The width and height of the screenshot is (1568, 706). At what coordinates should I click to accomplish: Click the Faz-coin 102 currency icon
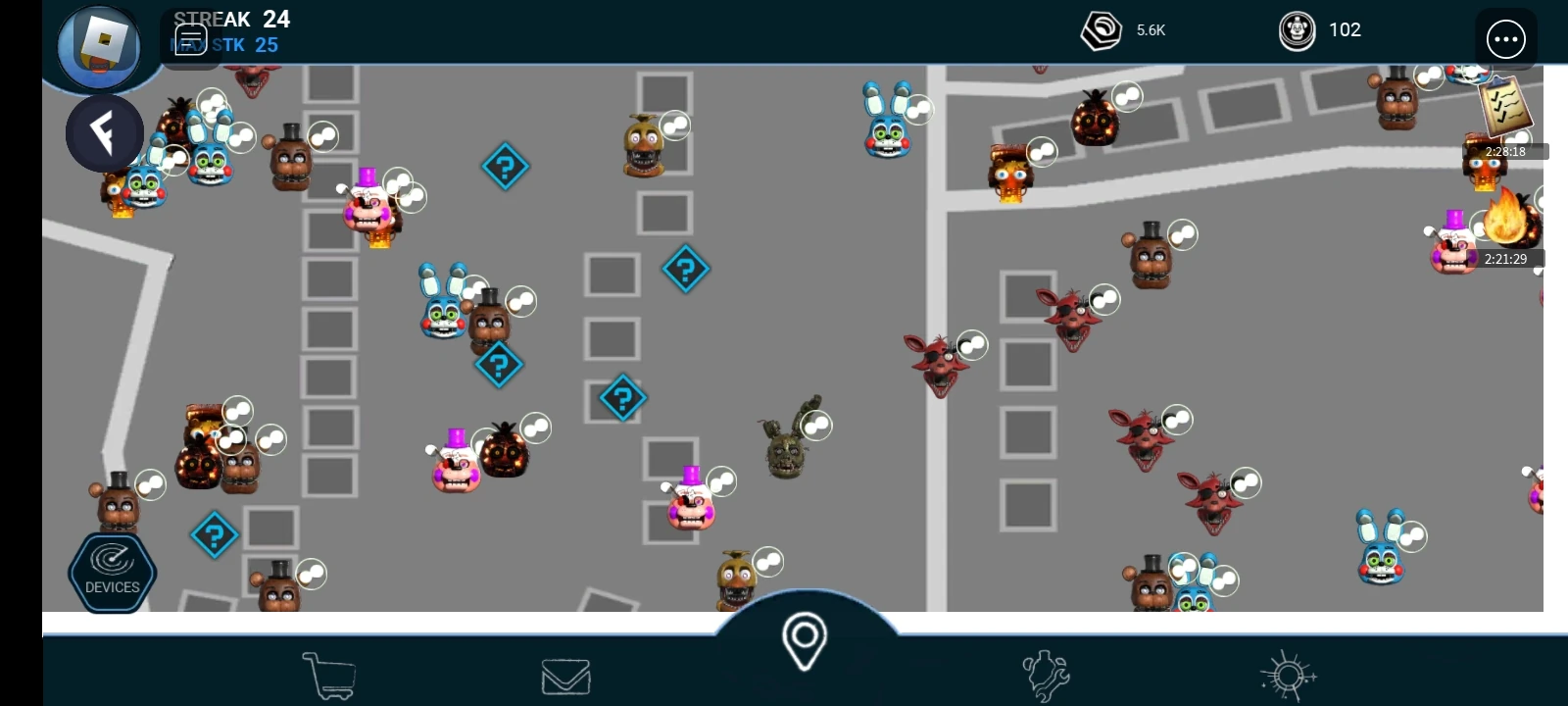(1296, 29)
